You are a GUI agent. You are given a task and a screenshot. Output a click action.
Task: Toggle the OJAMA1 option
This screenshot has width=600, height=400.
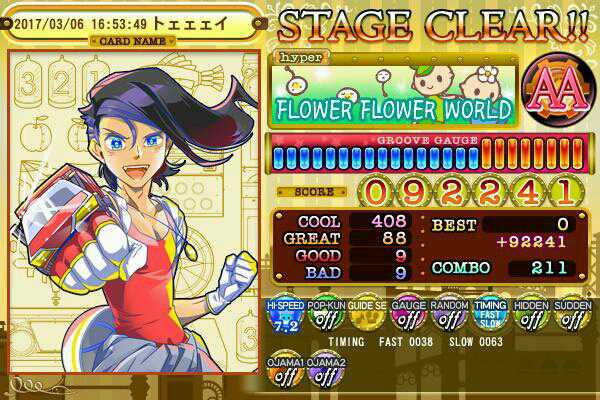click(x=284, y=371)
